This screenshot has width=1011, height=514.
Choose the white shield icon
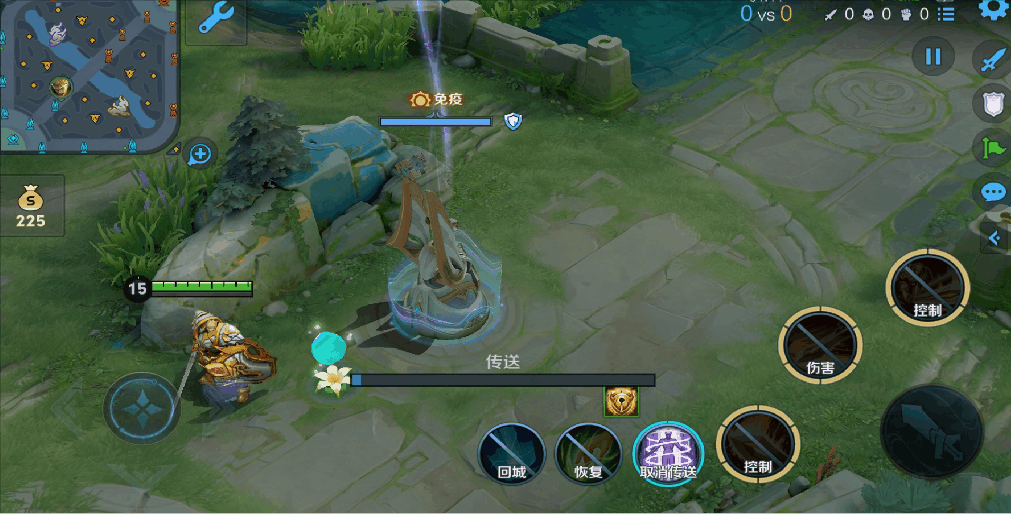click(992, 102)
